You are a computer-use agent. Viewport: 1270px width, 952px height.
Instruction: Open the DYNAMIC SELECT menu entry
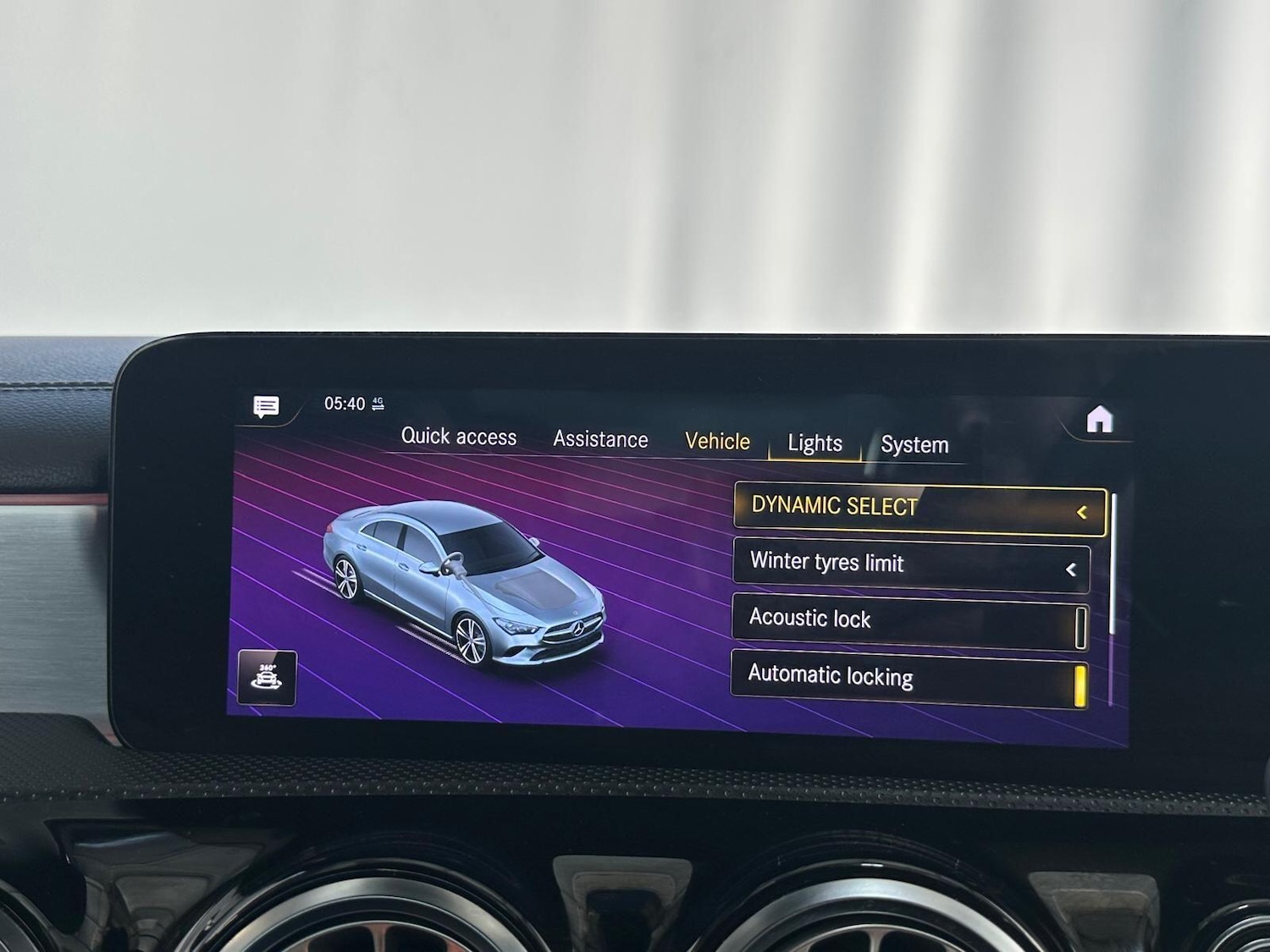(x=919, y=509)
